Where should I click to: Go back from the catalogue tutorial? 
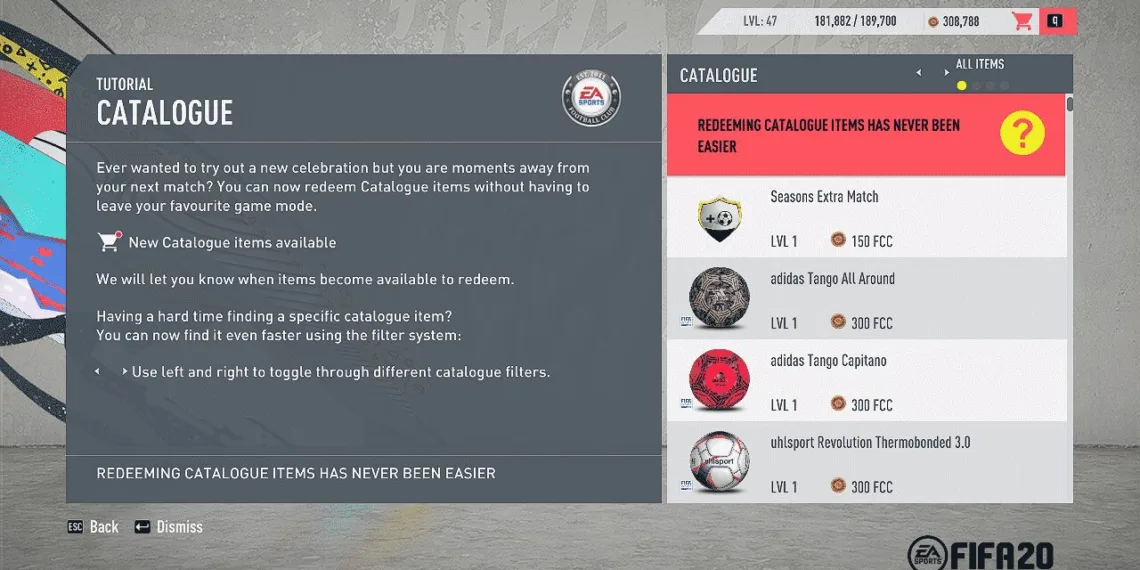click(93, 527)
